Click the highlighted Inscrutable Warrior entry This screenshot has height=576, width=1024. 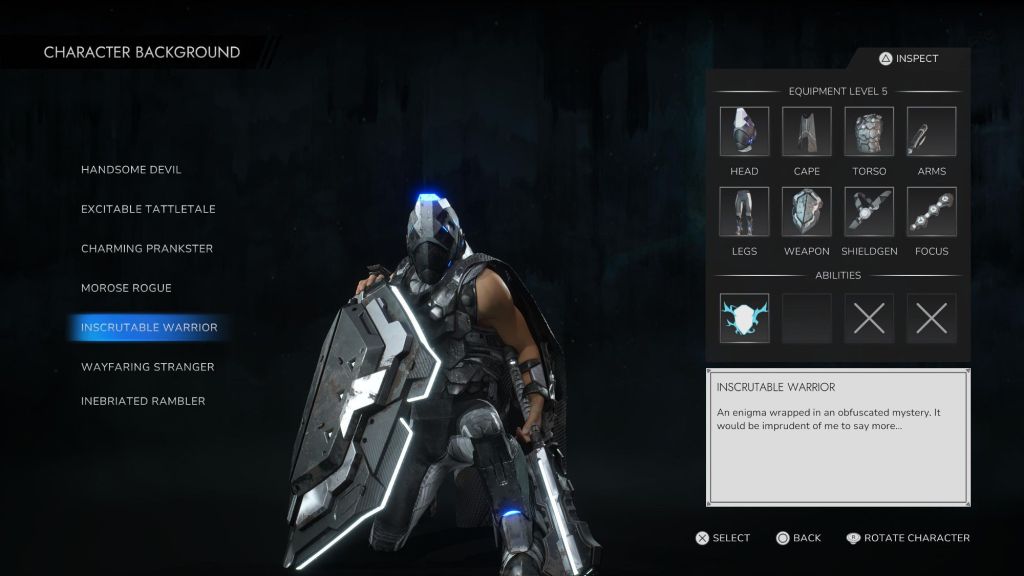(148, 327)
